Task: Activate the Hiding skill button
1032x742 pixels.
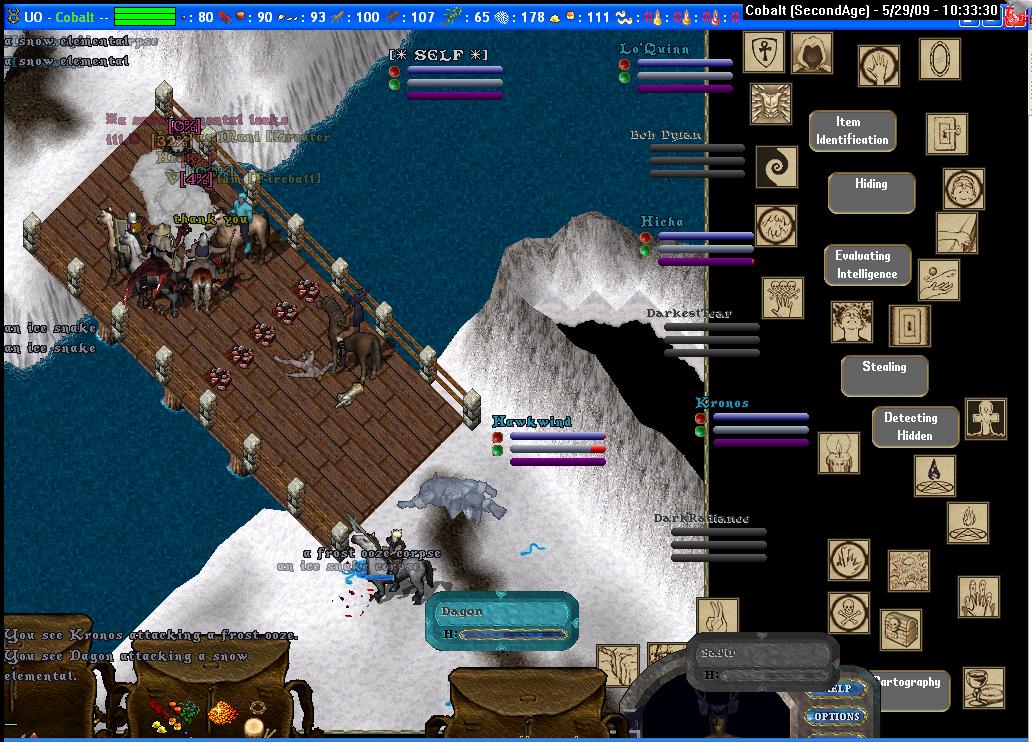Action: [x=870, y=192]
